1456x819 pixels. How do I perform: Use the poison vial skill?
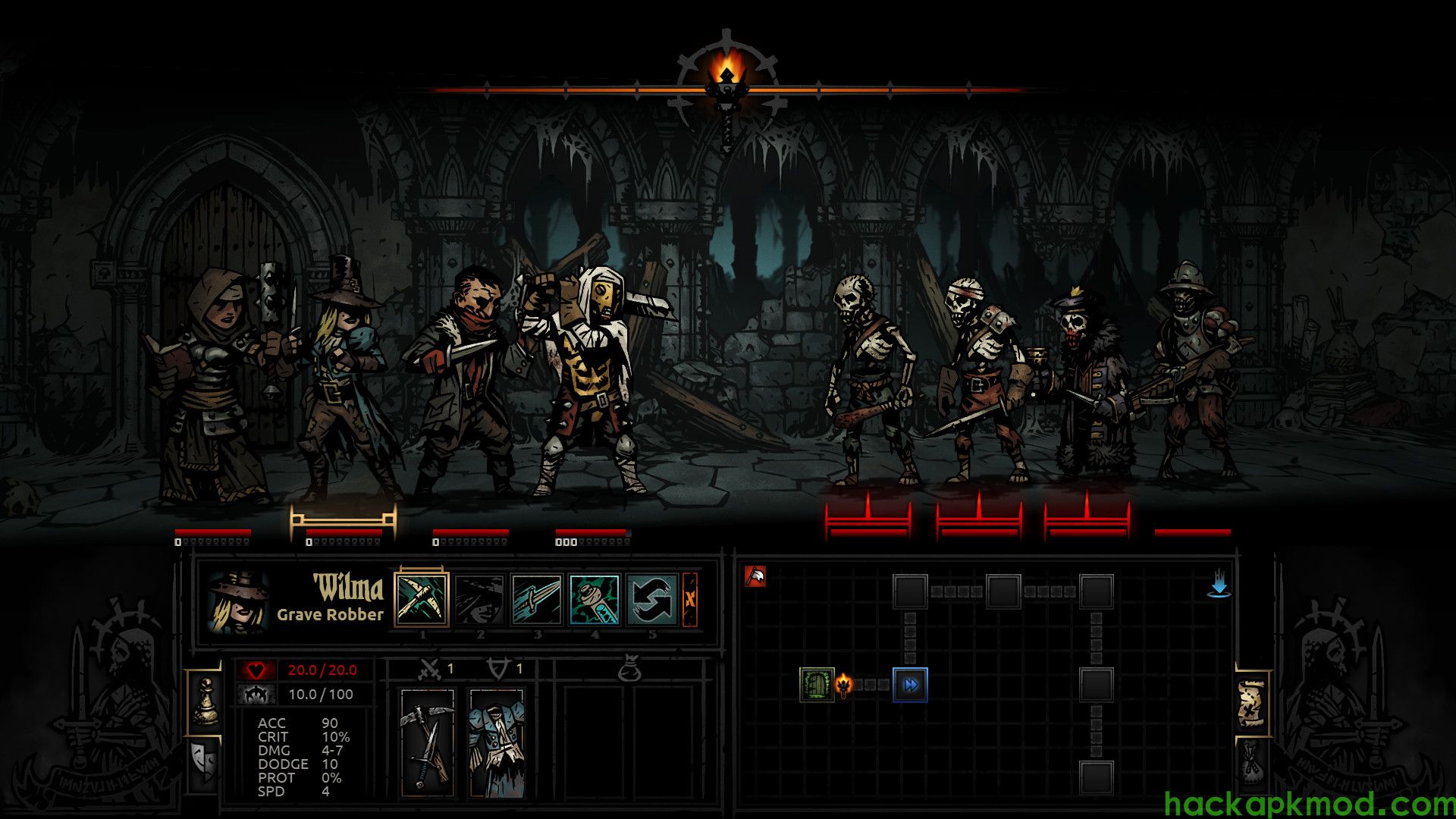point(595,599)
